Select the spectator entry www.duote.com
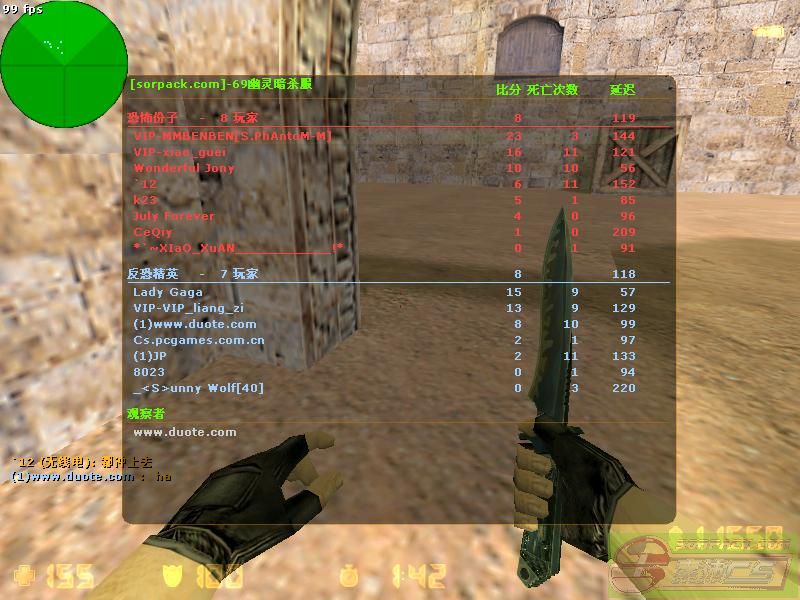Screen dimensions: 800x600 [x=185, y=432]
